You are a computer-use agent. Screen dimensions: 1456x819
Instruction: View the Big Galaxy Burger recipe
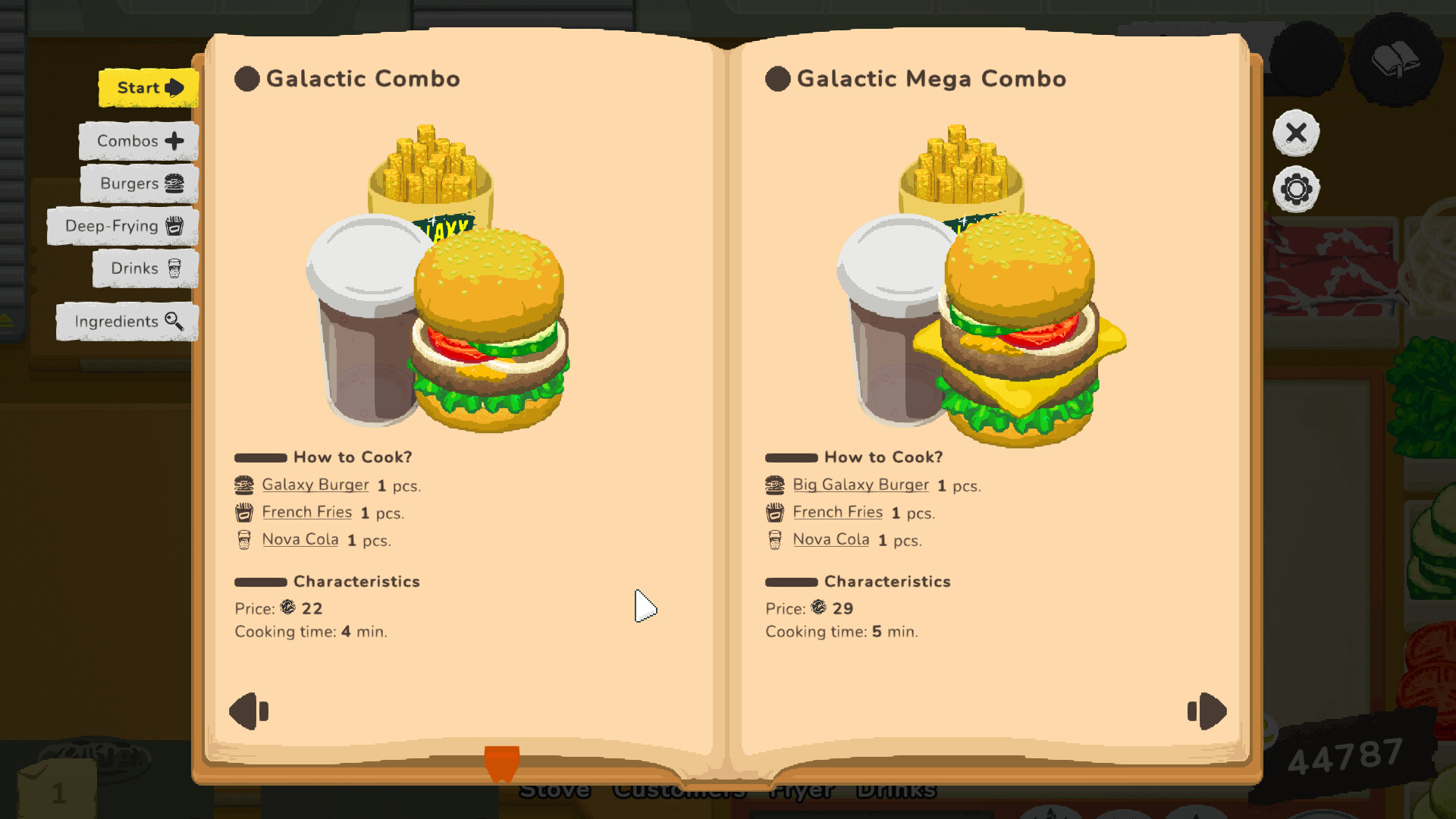[861, 485]
